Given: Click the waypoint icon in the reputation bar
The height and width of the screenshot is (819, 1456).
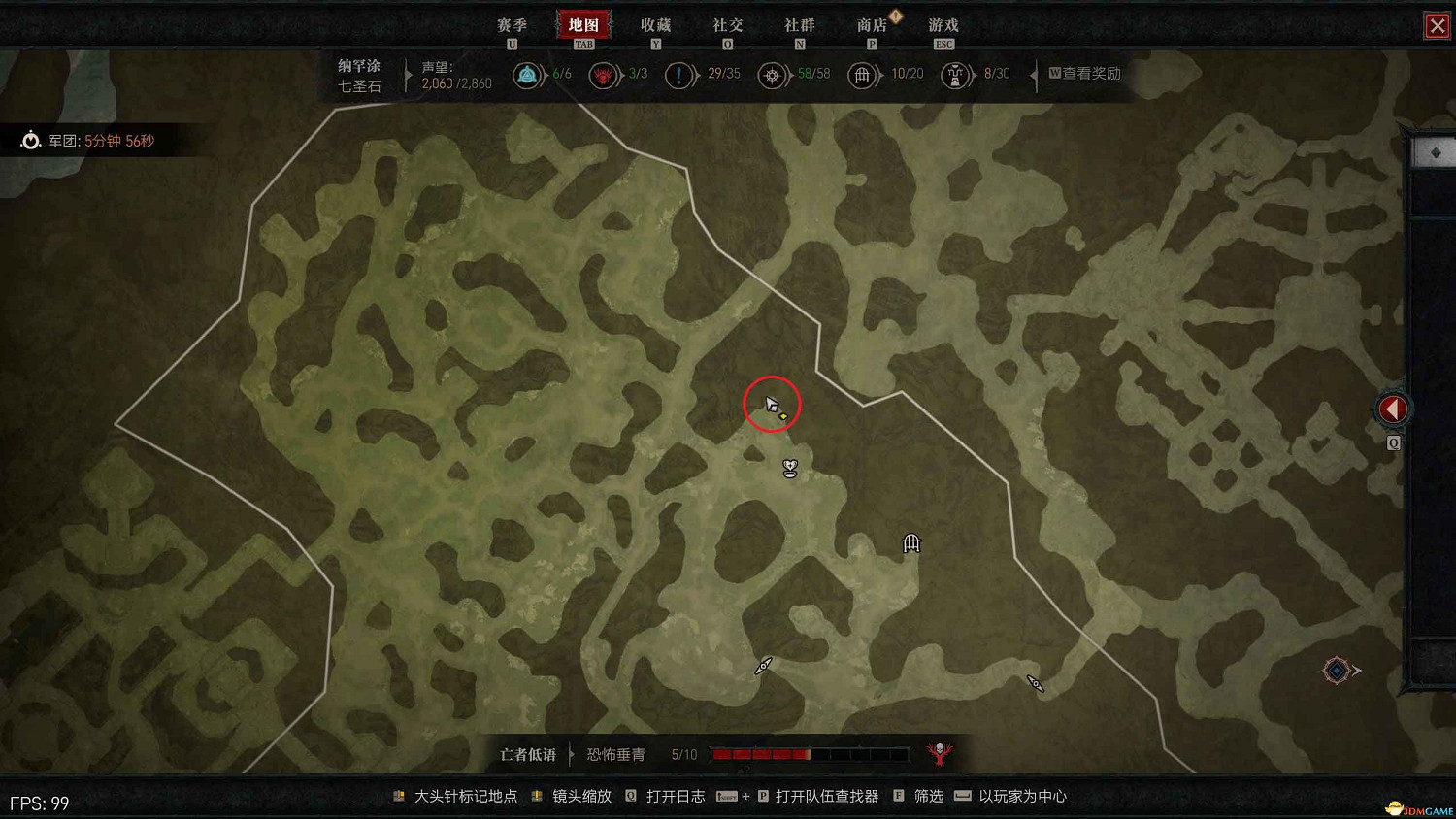Looking at the screenshot, I should 526,75.
